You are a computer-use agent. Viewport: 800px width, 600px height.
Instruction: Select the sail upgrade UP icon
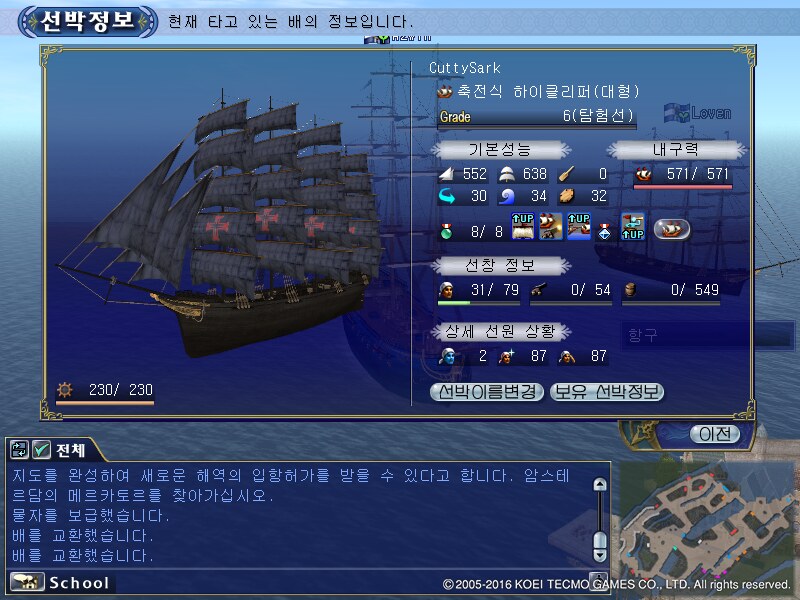click(524, 228)
